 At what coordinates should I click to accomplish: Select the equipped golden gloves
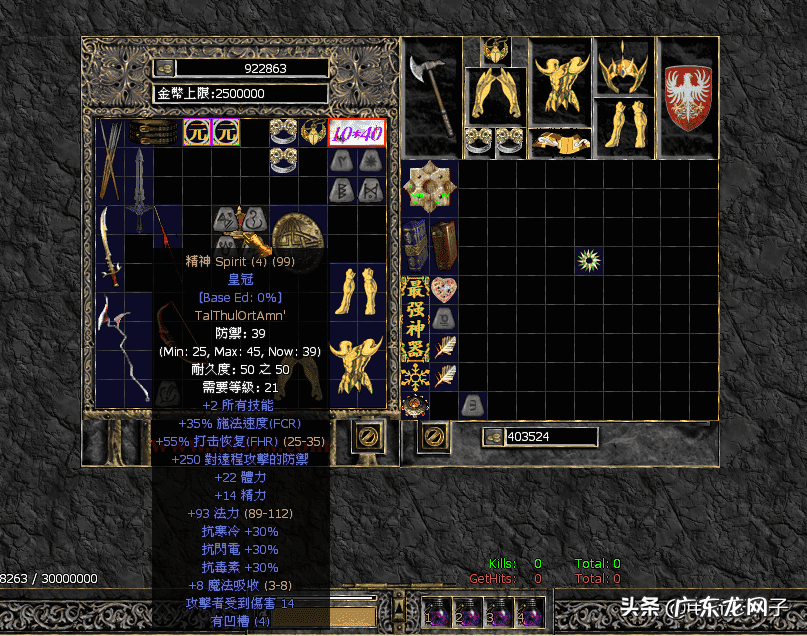point(495,95)
